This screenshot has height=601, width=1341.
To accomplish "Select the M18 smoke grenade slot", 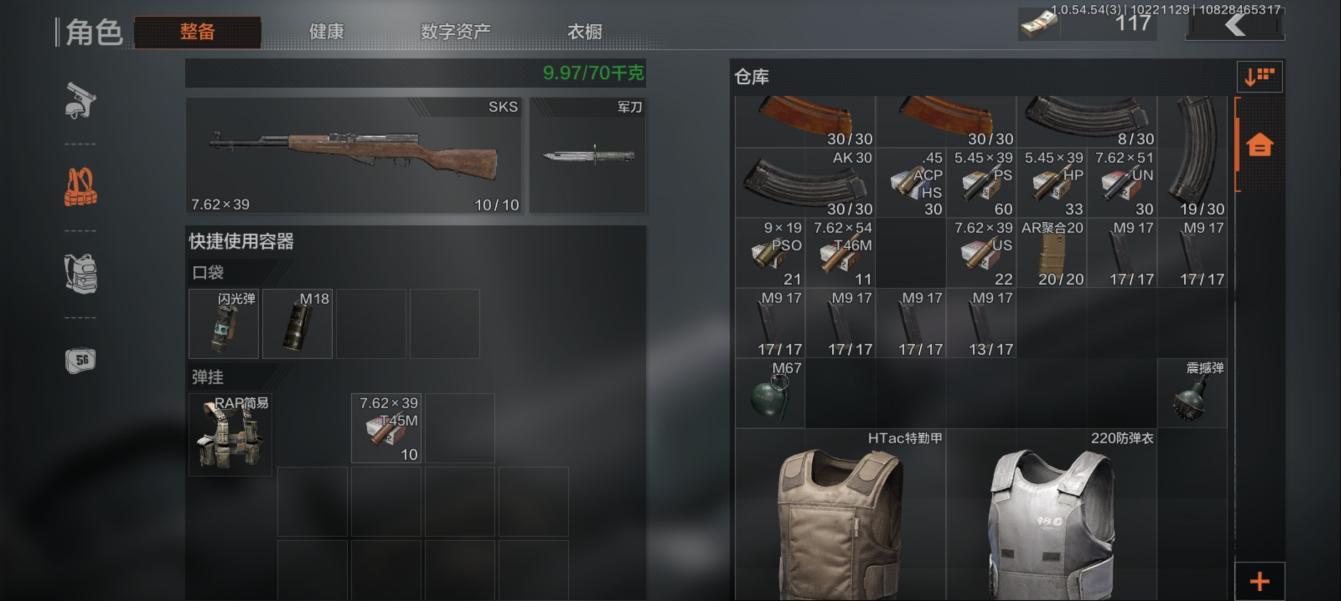I will [x=297, y=324].
